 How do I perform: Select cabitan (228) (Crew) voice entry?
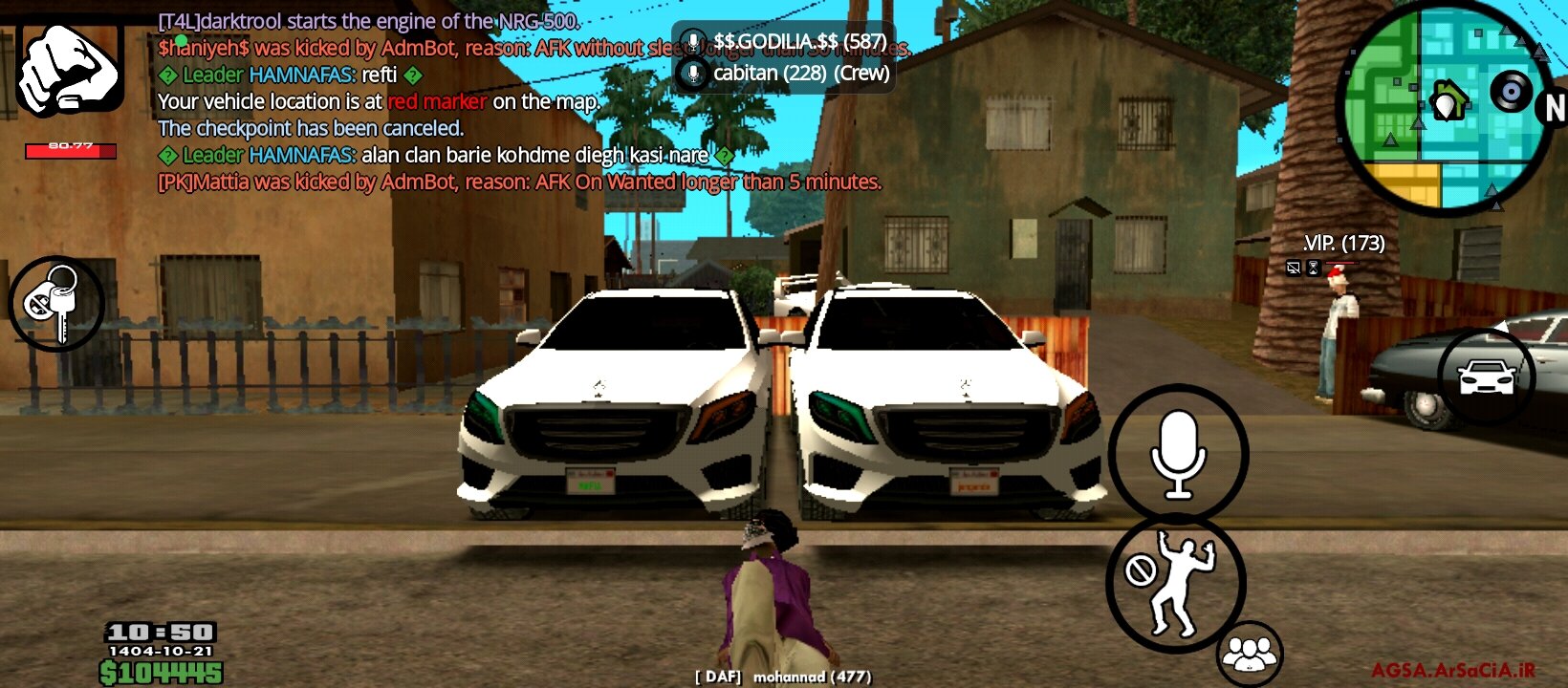784,74
